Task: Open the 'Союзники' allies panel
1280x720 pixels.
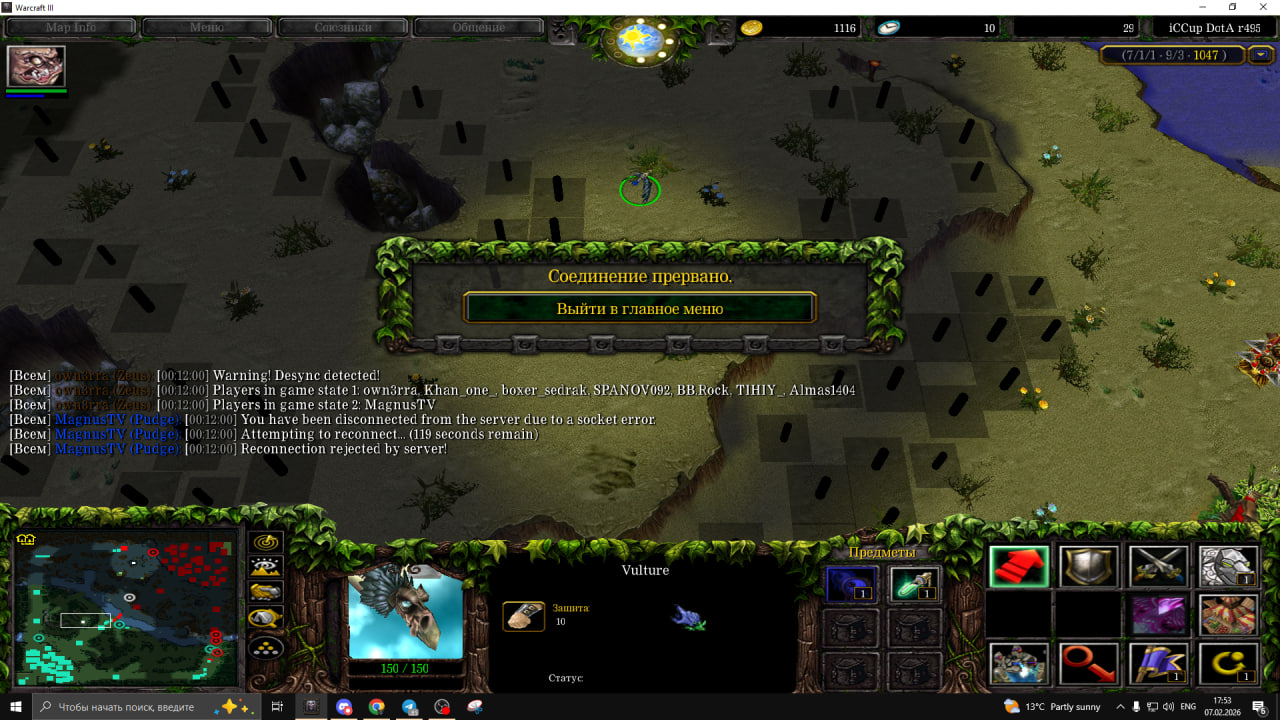Action: pos(343,27)
